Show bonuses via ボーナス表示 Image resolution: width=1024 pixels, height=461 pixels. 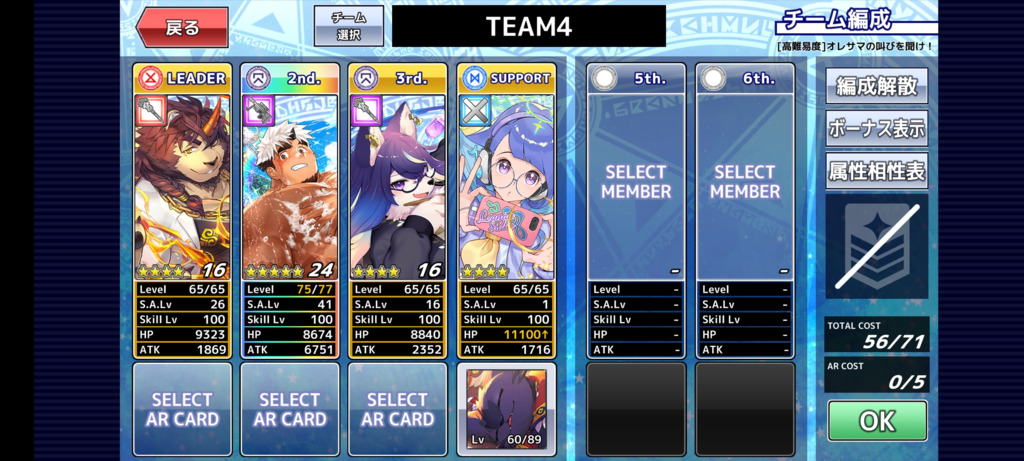click(876, 129)
